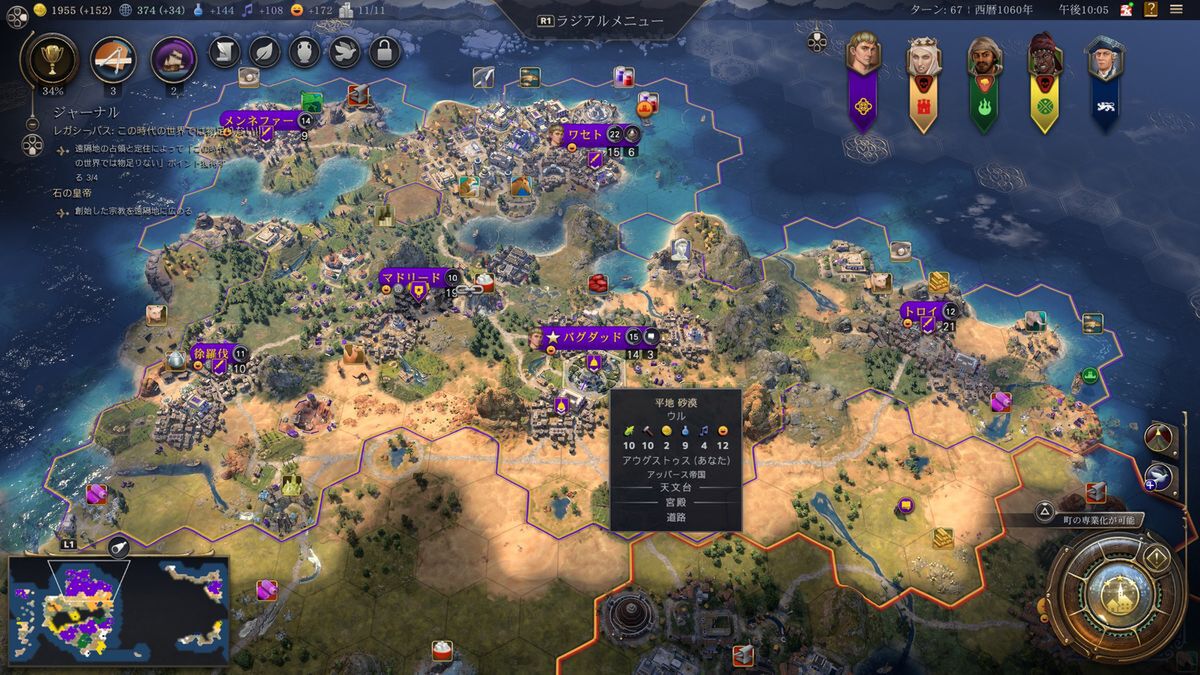Open the victory progress trophy icon
The width and height of the screenshot is (1200, 675).
coord(48,59)
